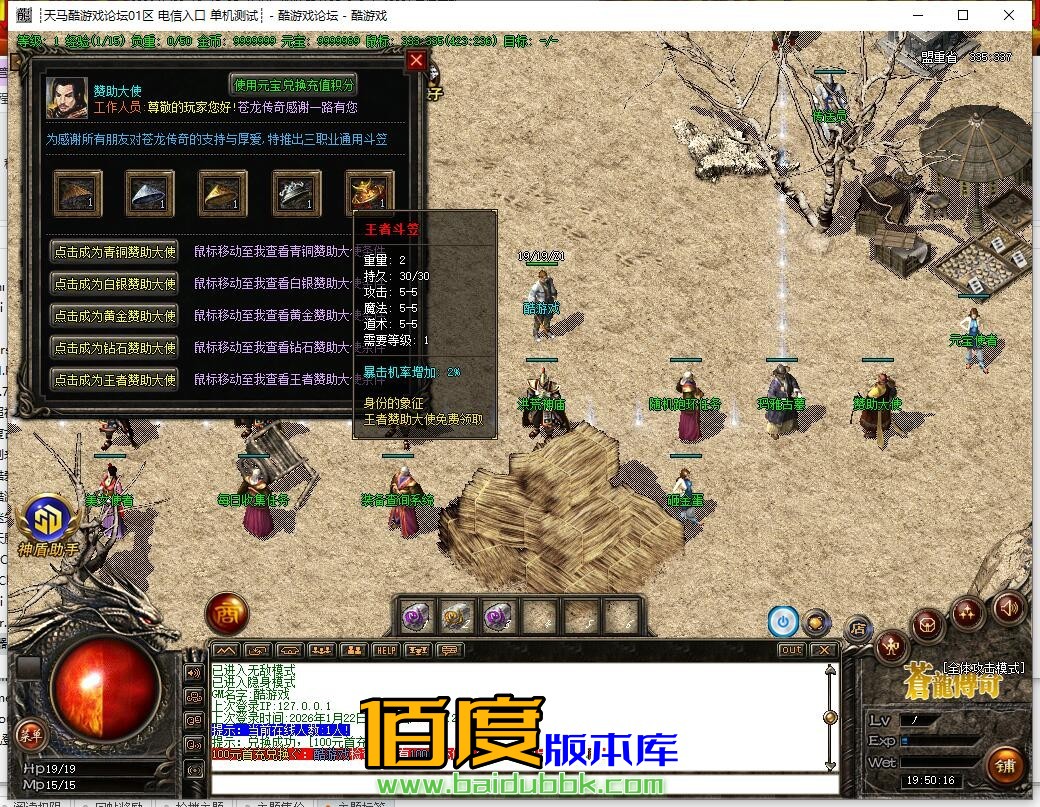Select the red-gold 王者斗笠 item slot
The height and width of the screenshot is (807, 1040).
[x=369, y=191]
